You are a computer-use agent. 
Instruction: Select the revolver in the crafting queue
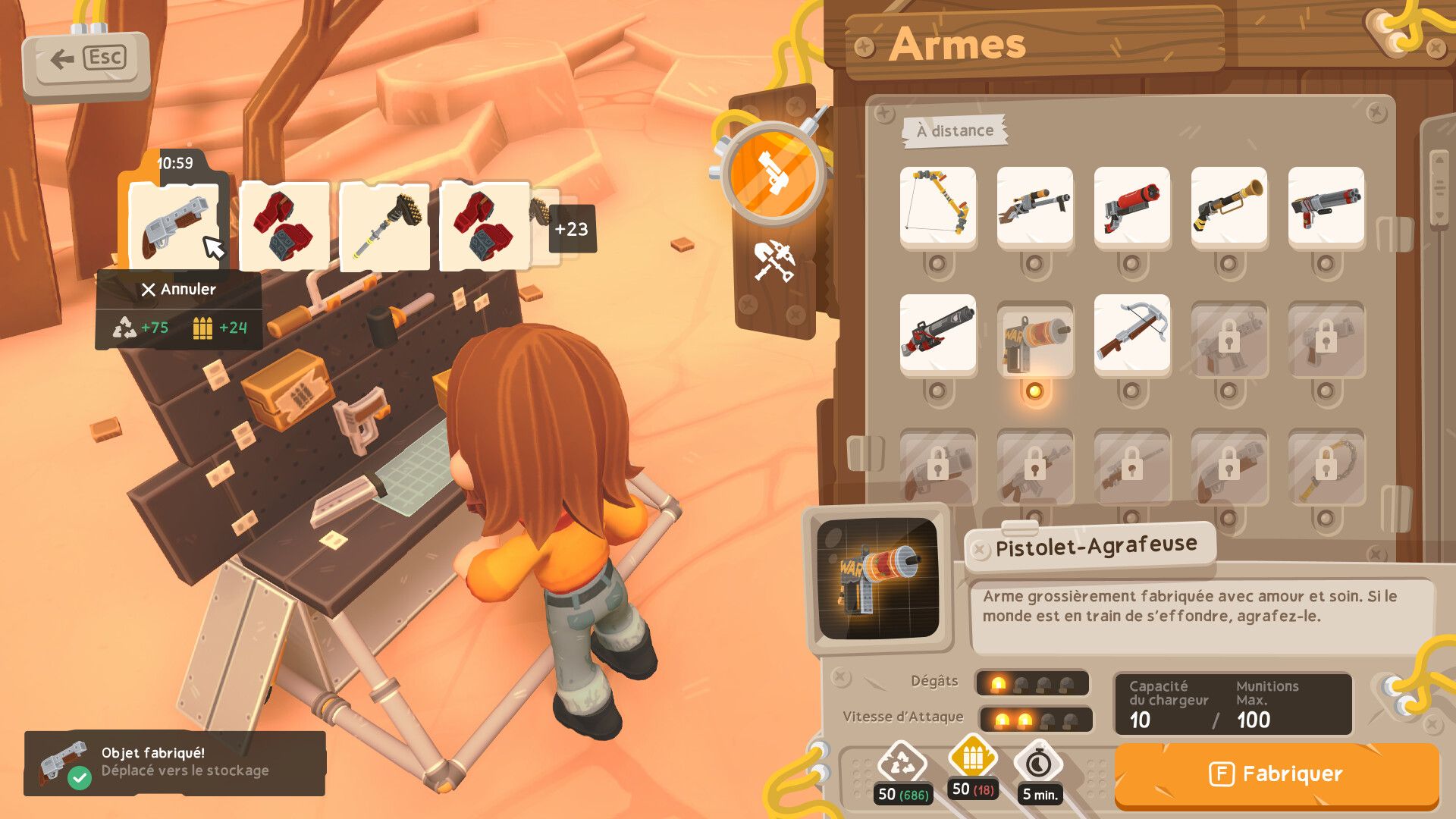(x=174, y=227)
